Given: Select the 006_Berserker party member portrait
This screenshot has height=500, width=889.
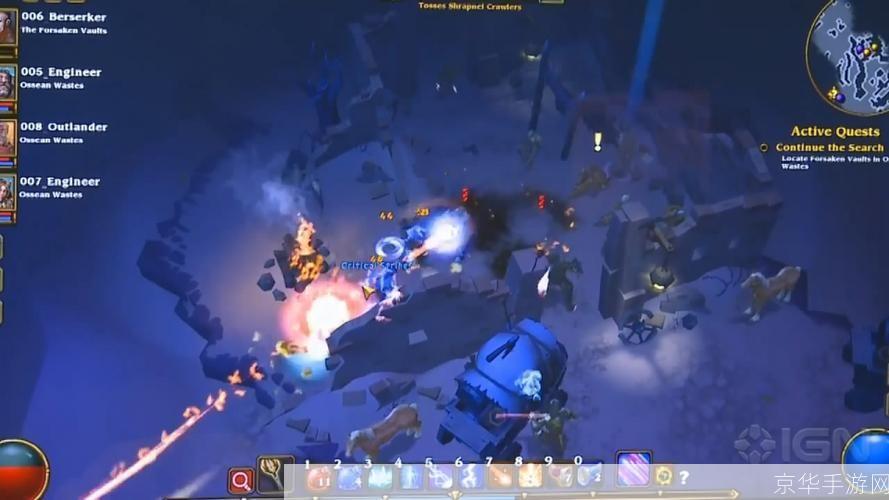Looking at the screenshot, I should click(6, 27).
